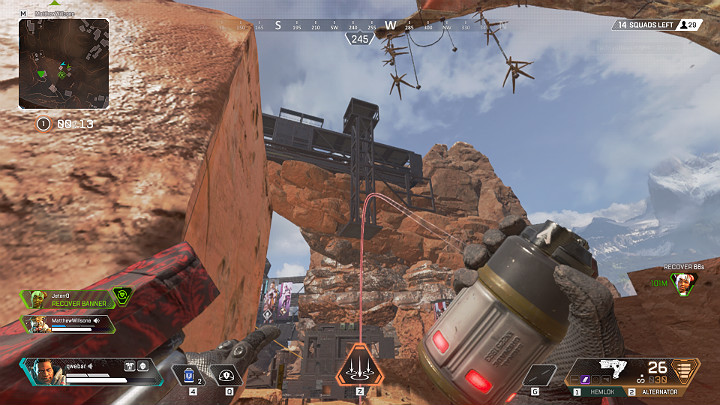
Task: Click the tactical ability icon
Action: (x=229, y=374)
